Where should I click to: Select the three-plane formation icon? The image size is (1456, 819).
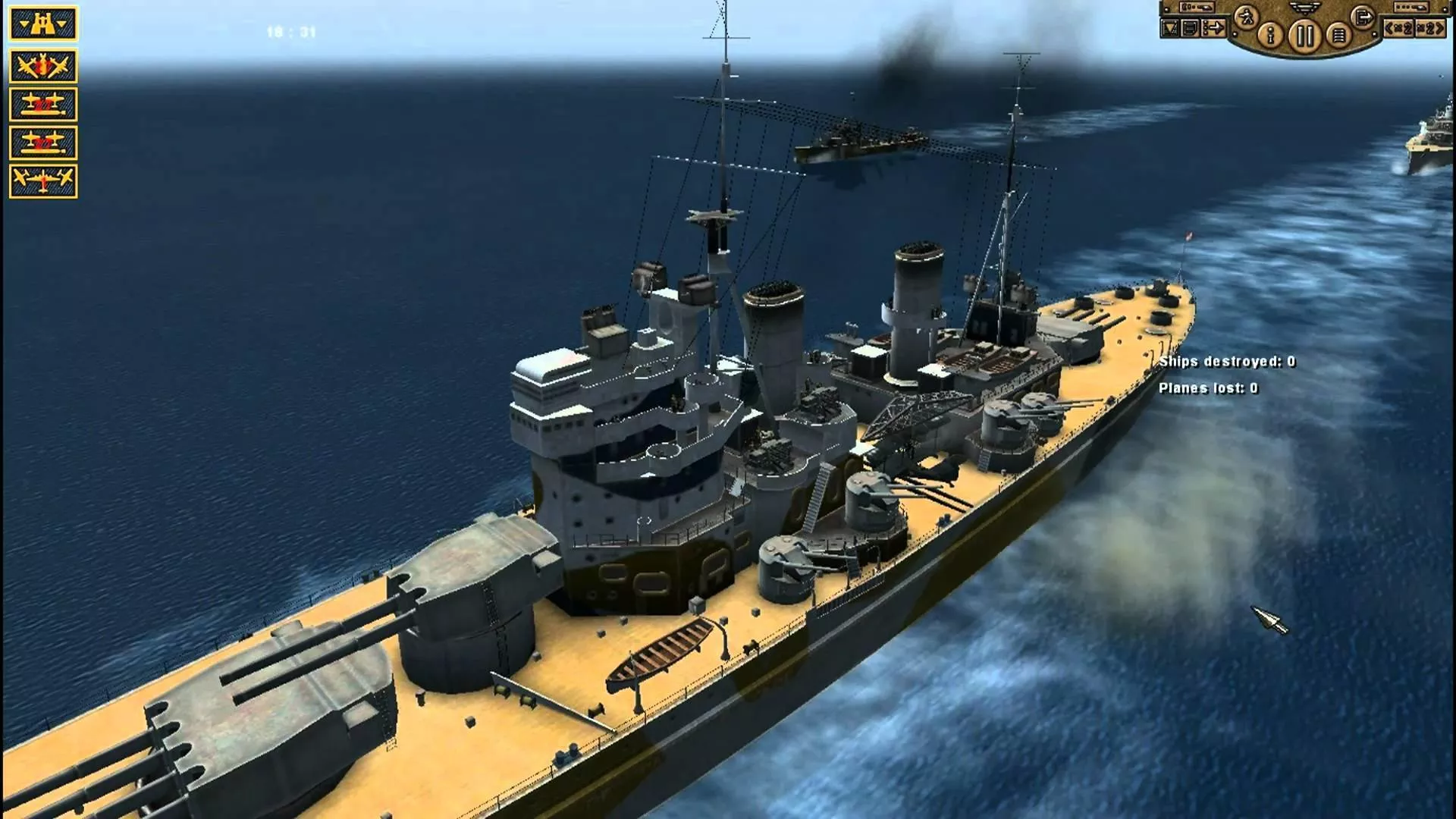(x=43, y=181)
